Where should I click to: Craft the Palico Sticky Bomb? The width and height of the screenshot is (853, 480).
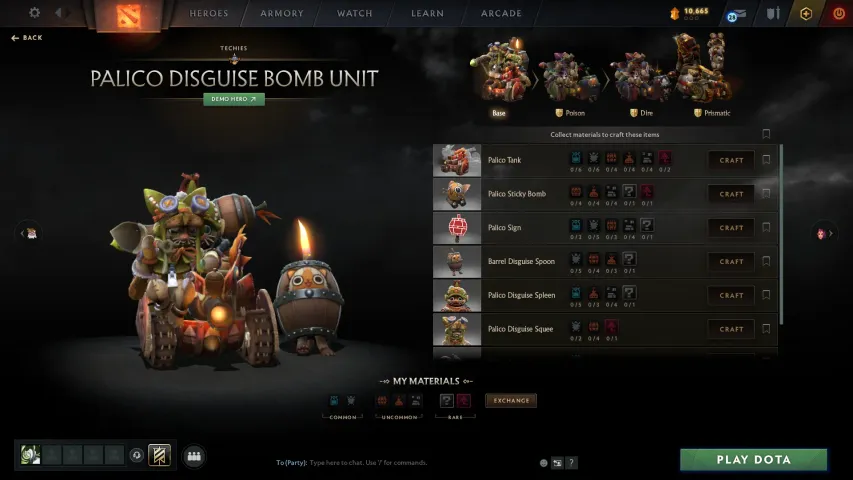tap(731, 194)
